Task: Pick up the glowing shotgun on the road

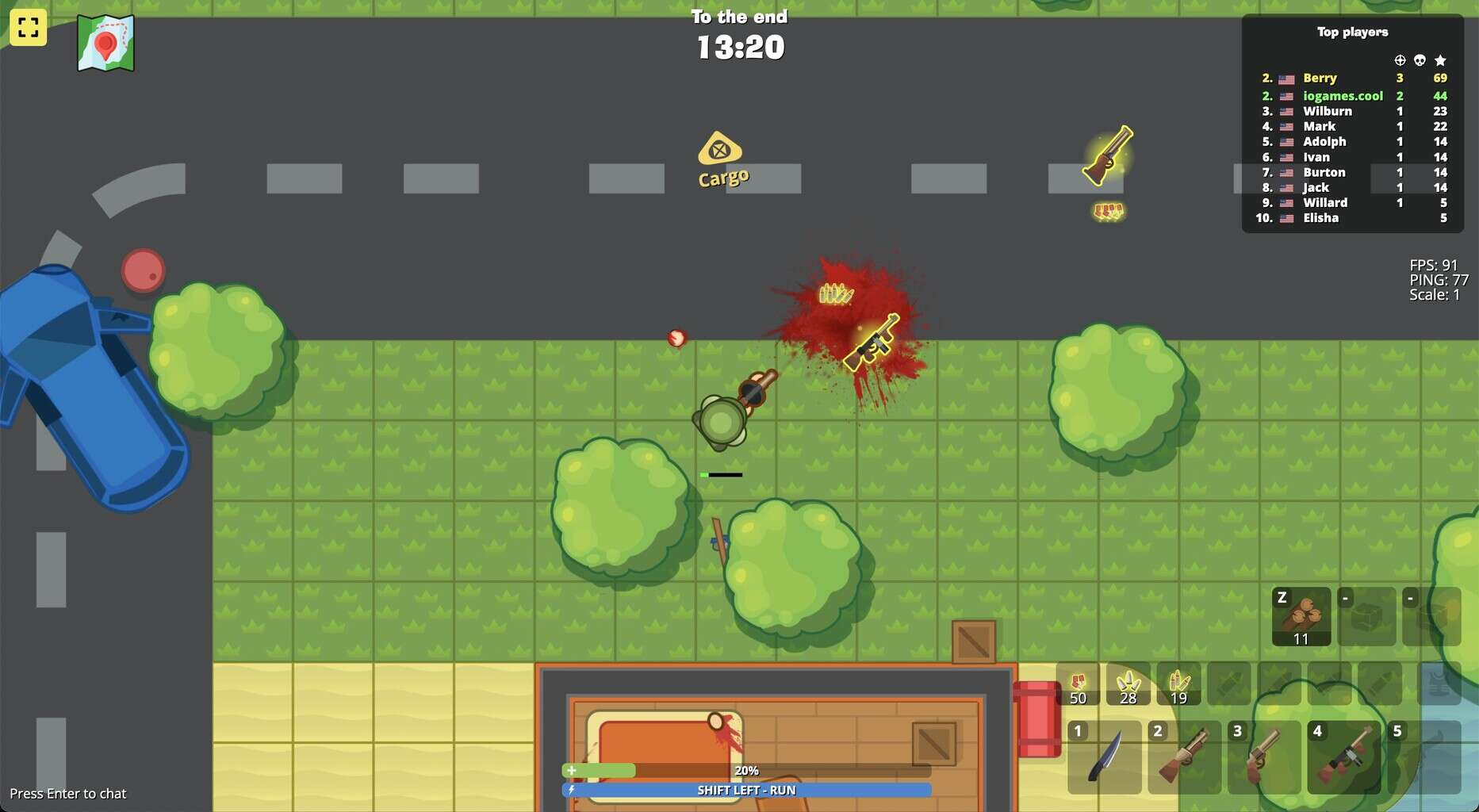Action: [x=1109, y=153]
